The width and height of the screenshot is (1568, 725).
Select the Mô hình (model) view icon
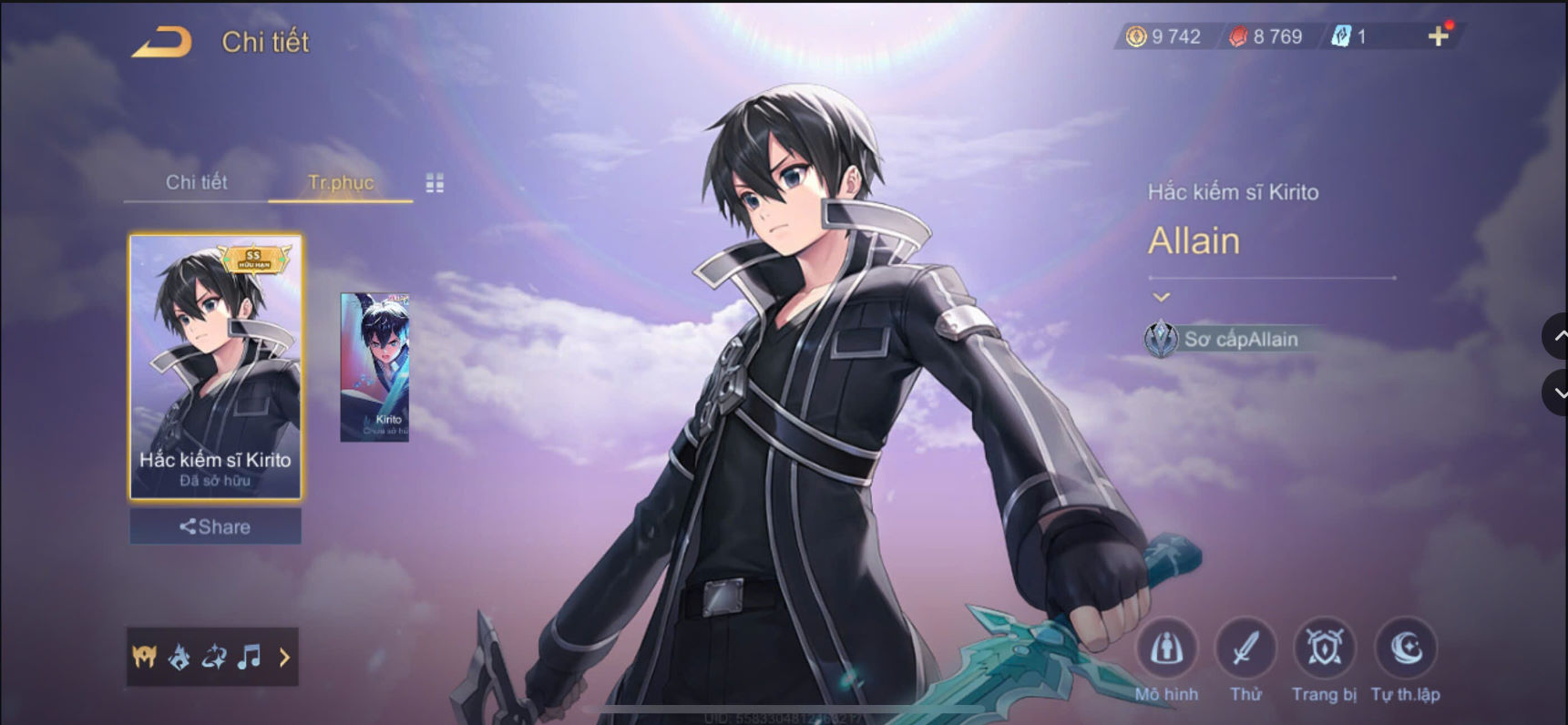(x=1167, y=647)
